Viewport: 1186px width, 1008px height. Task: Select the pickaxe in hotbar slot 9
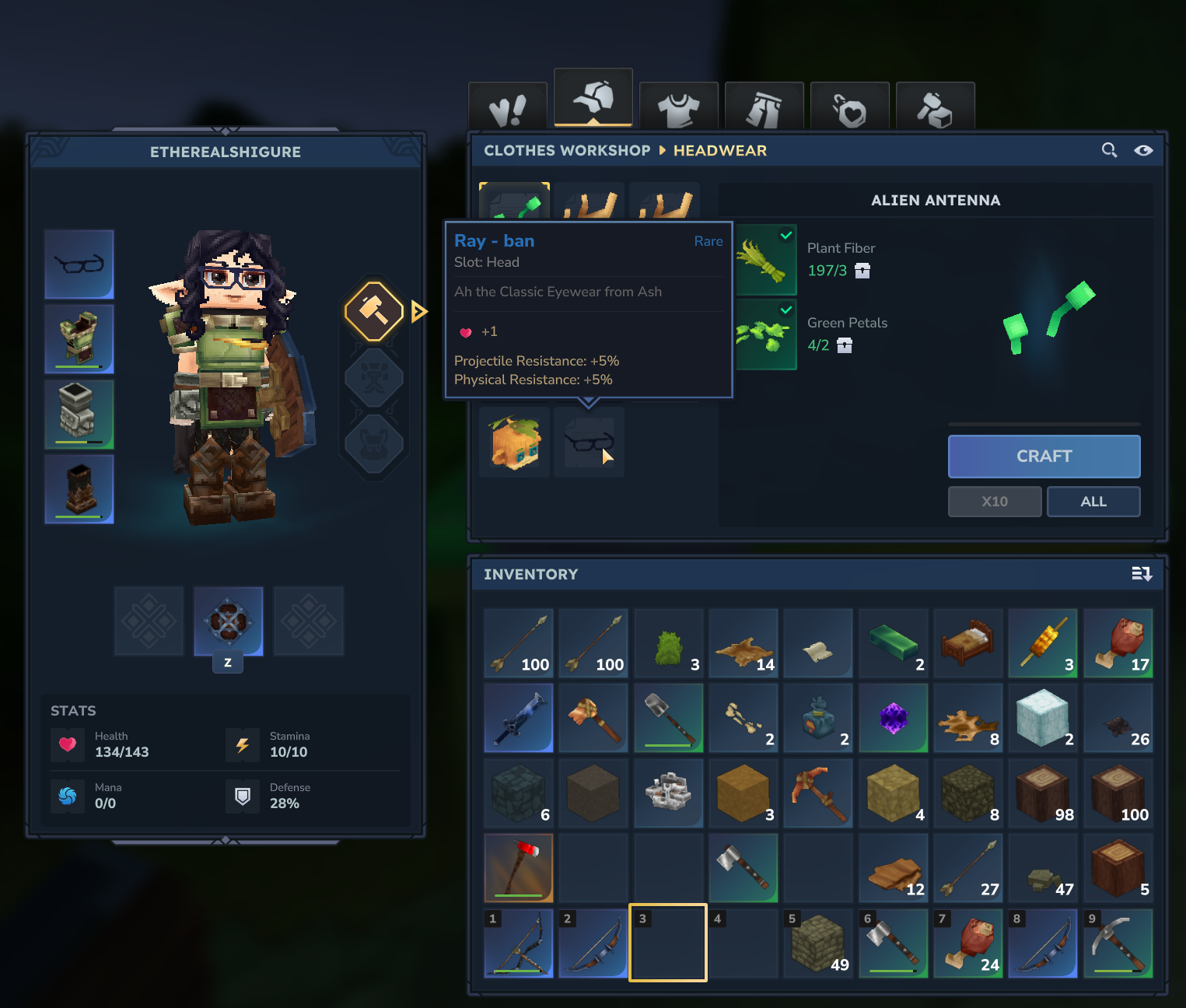(x=1118, y=943)
